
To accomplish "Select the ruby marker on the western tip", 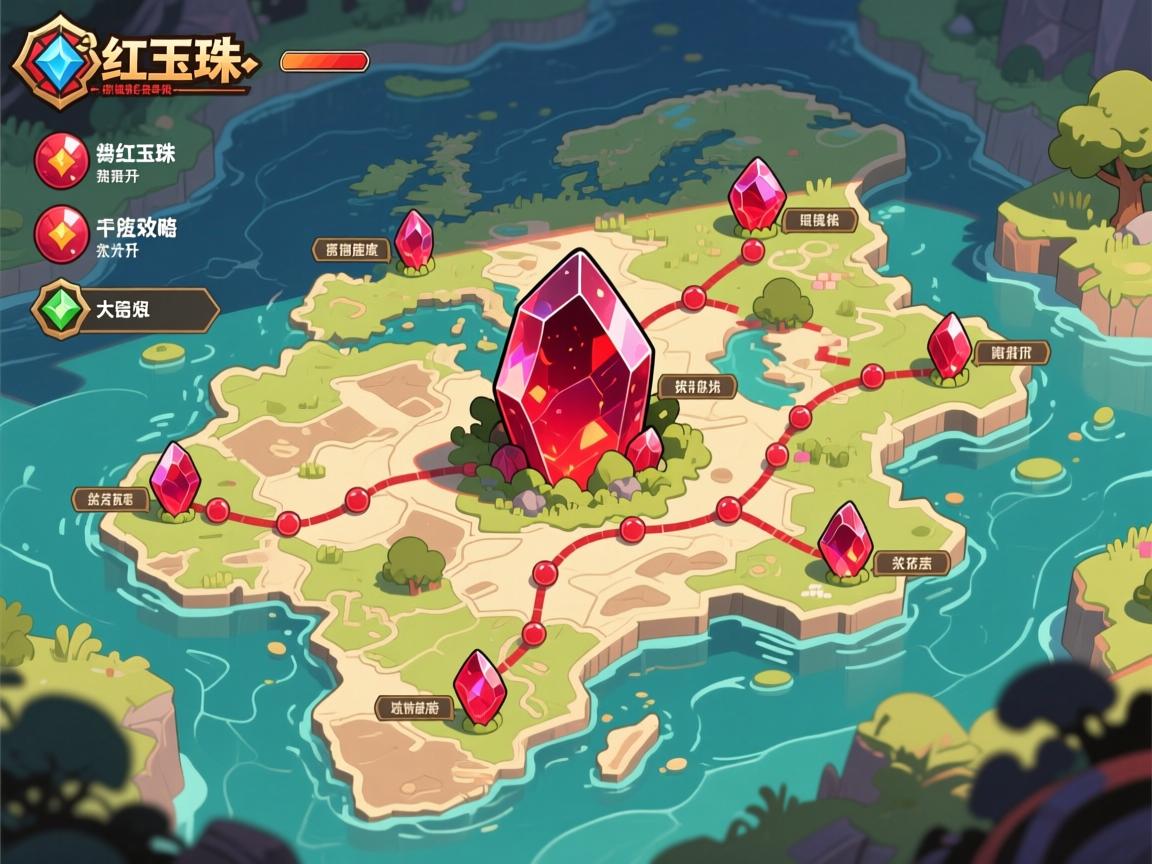I will [x=176, y=478].
